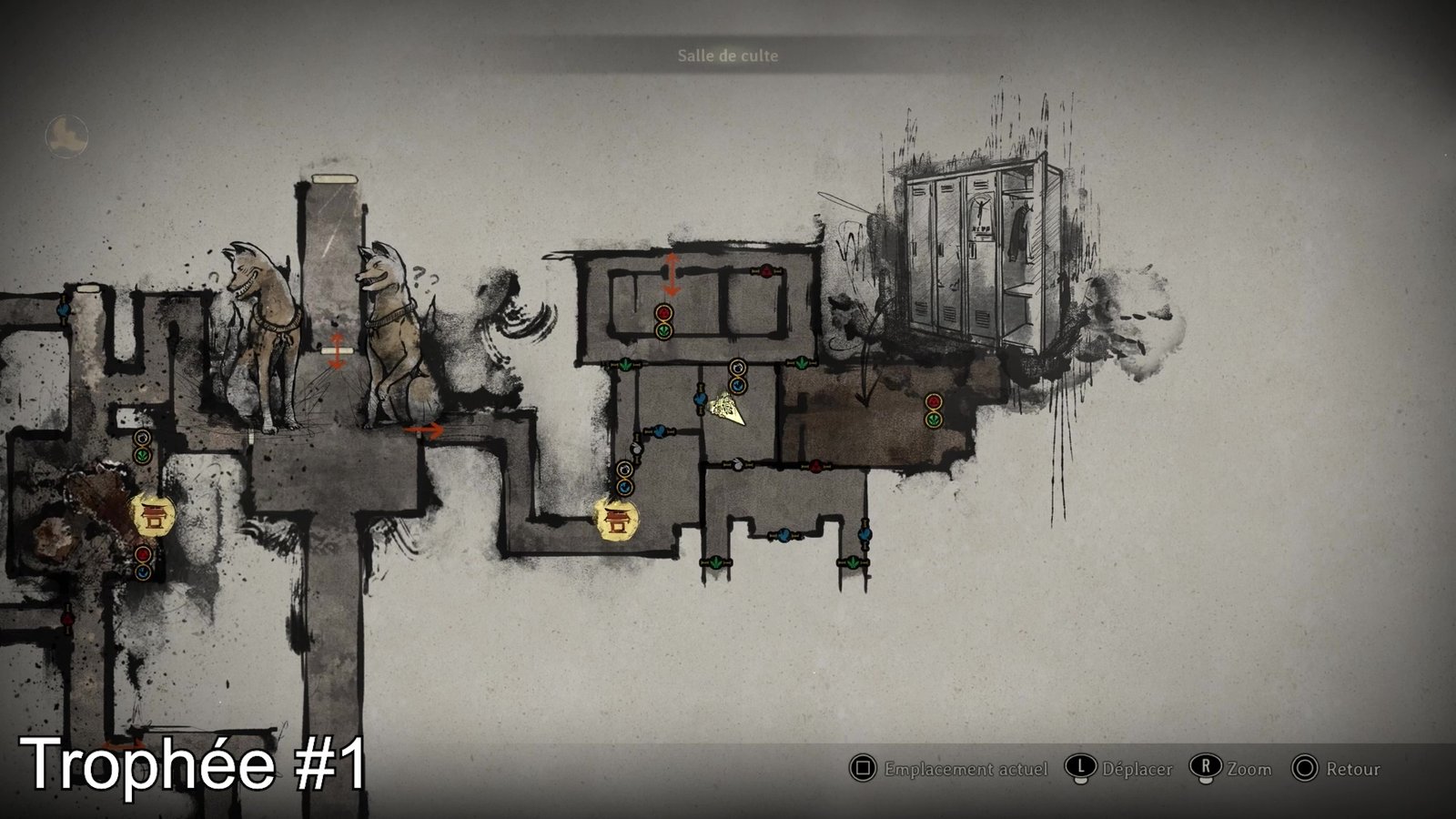
Task: Select the golden player location arrow
Action: (730, 408)
